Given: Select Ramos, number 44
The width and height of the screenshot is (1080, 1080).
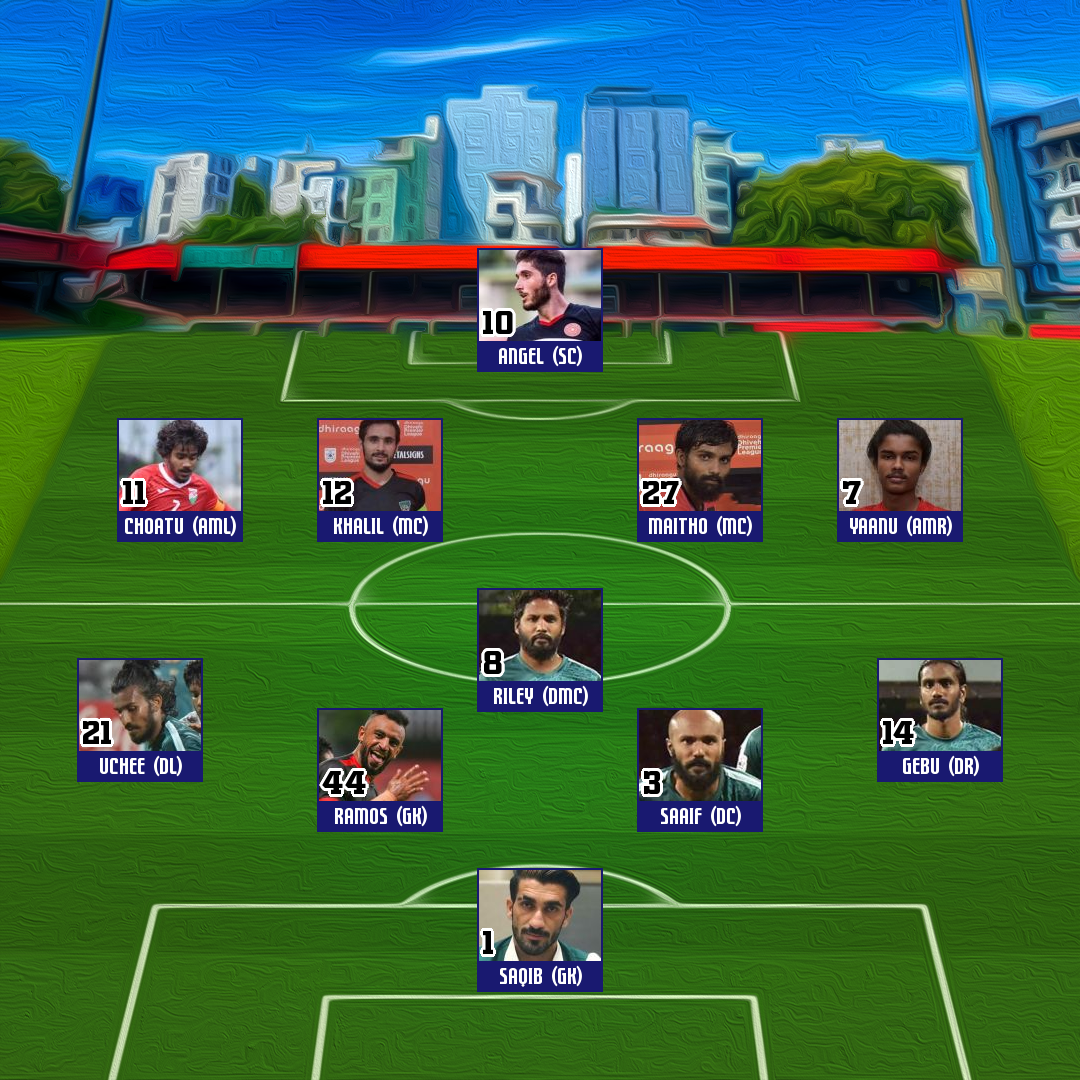Looking at the screenshot, I should (380, 770).
